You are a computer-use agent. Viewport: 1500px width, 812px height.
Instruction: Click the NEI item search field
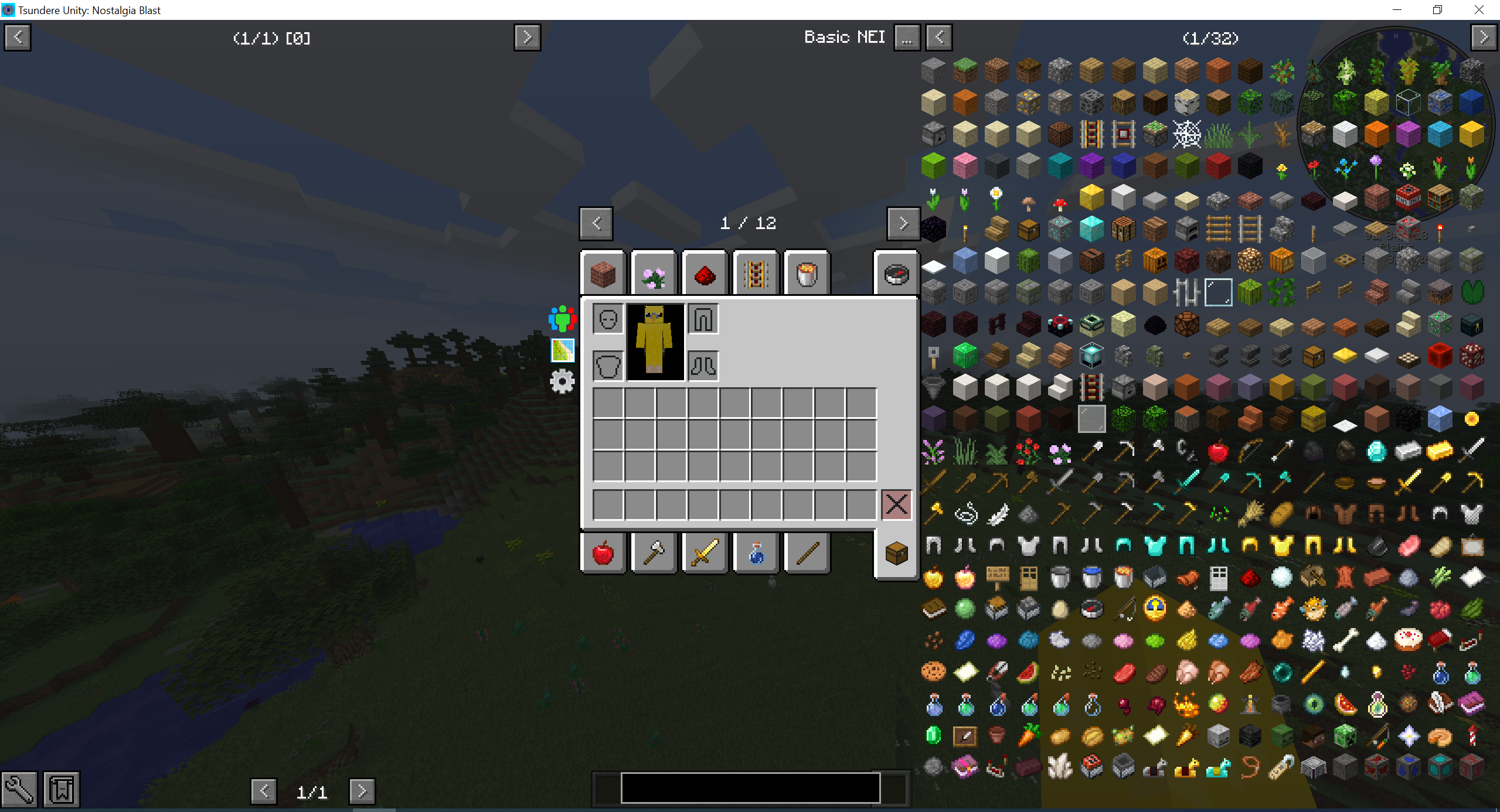click(x=749, y=788)
